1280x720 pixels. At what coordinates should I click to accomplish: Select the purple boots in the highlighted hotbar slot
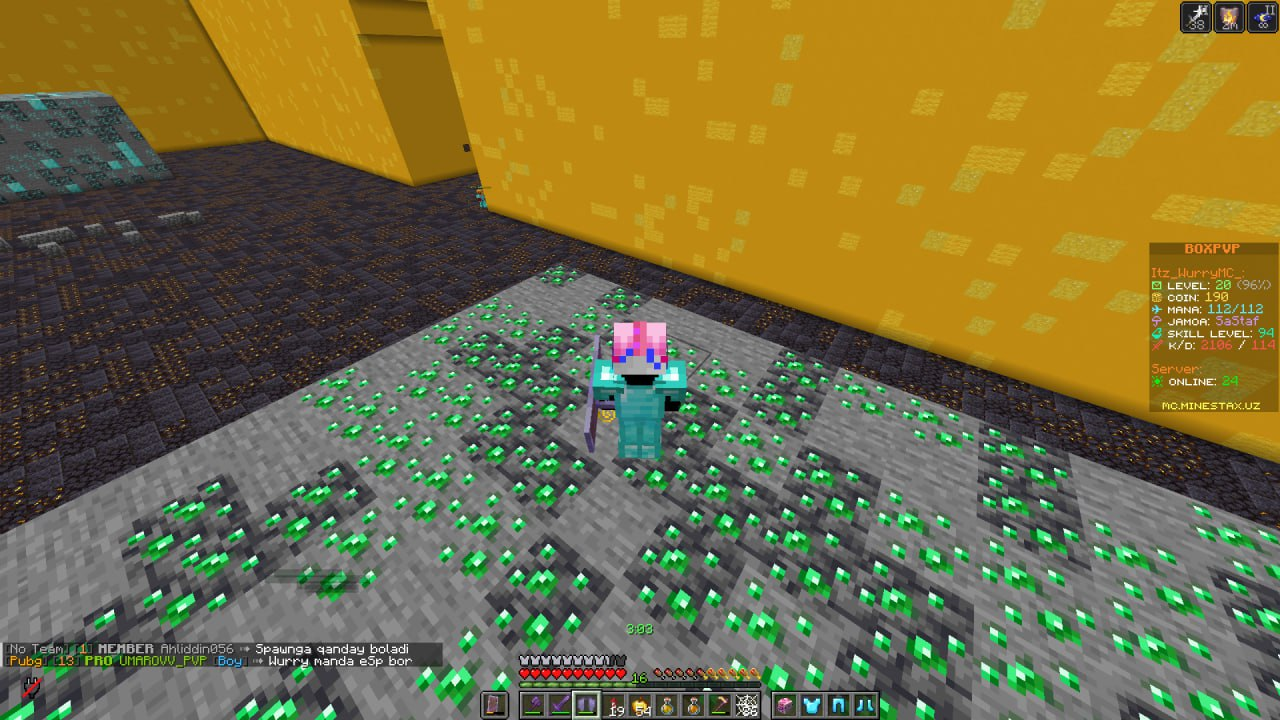click(585, 703)
